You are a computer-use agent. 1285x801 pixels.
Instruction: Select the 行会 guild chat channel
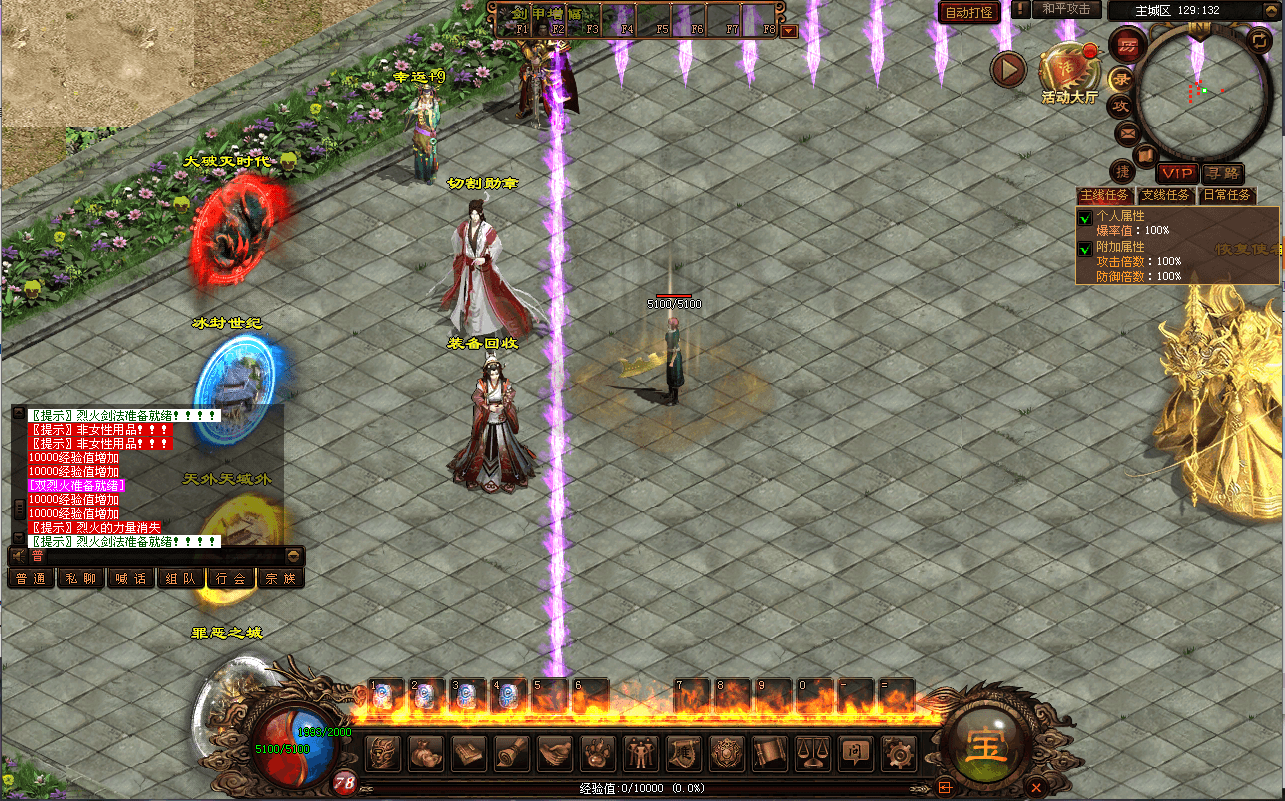pos(230,578)
